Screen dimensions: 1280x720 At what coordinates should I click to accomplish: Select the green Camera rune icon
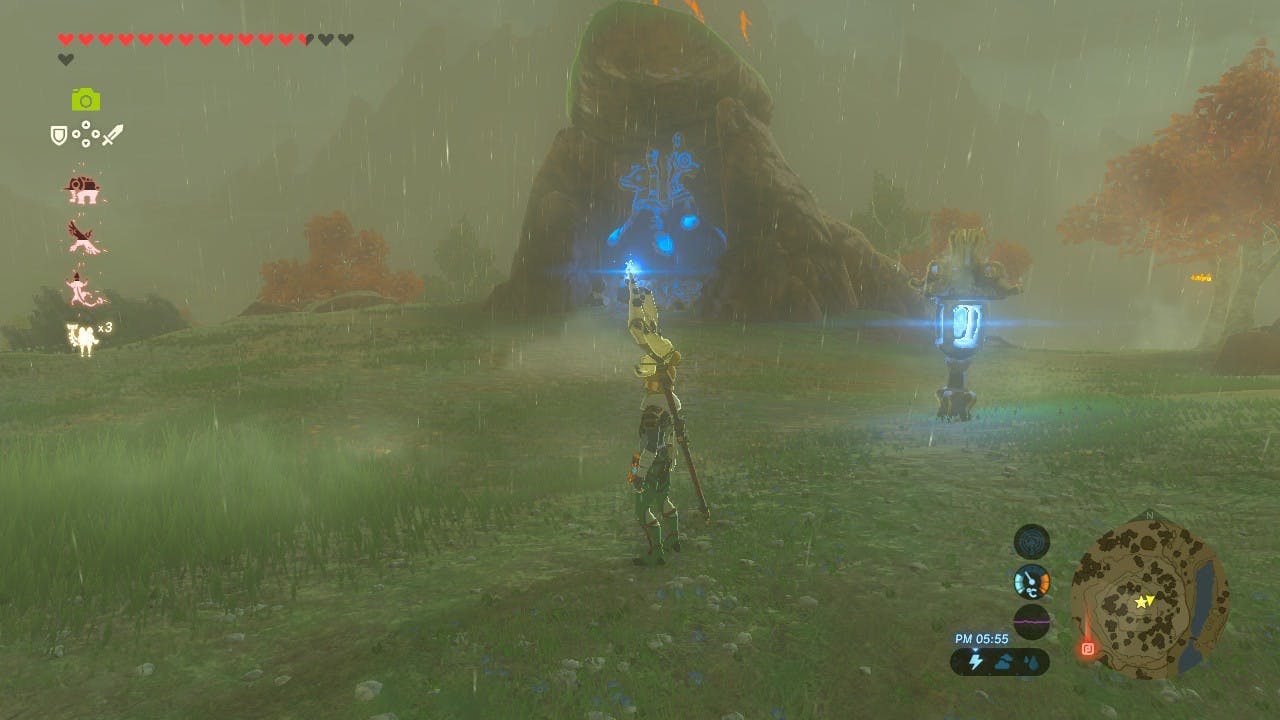(x=86, y=99)
